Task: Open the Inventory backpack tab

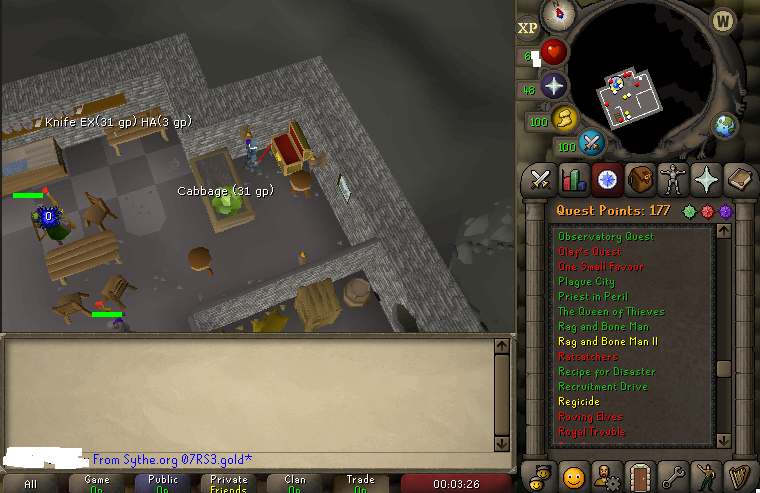Action: click(640, 180)
